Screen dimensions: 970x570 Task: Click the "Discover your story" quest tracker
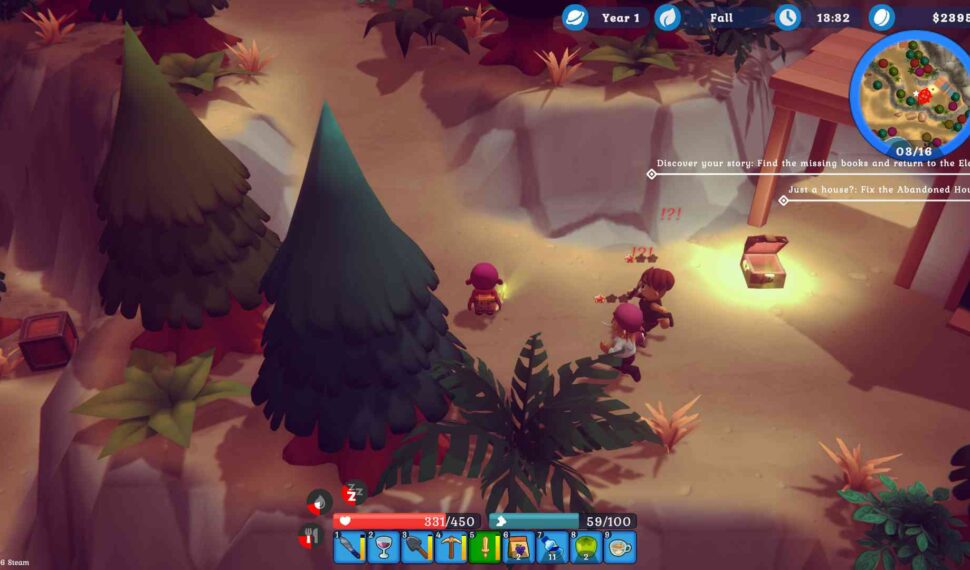(x=812, y=163)
